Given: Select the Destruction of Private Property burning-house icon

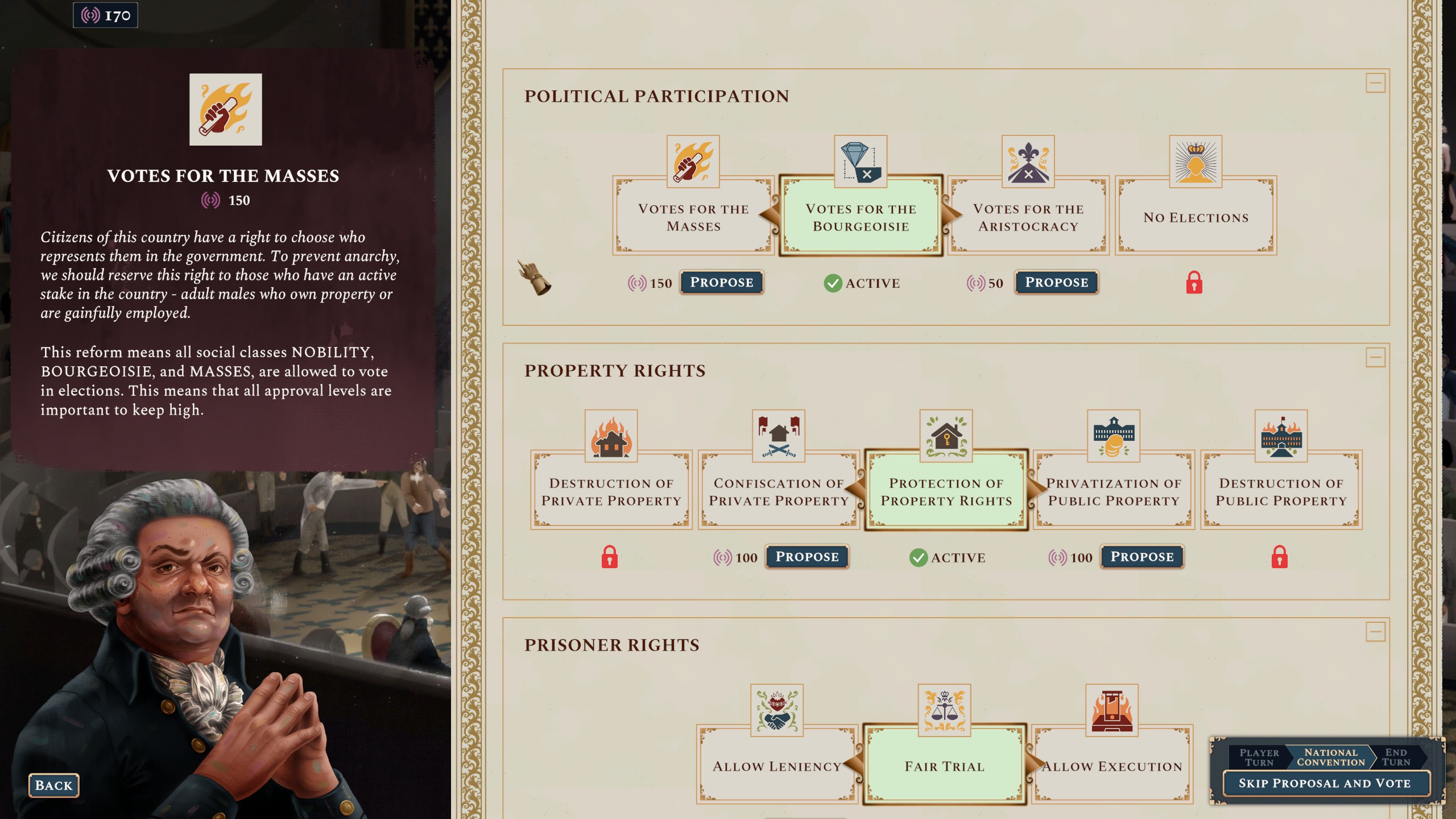Looking at the screenshot, I should (610, 437).
